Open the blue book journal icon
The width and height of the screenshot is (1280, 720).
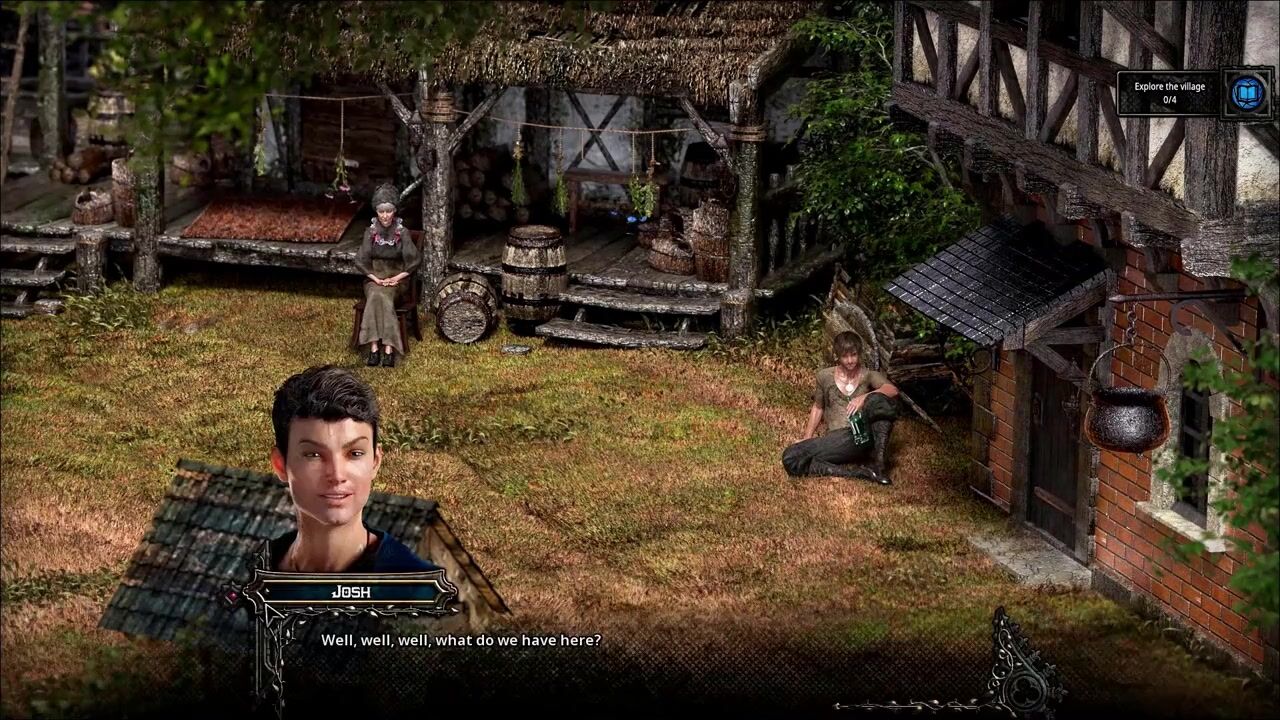[x=1246, y=93]
